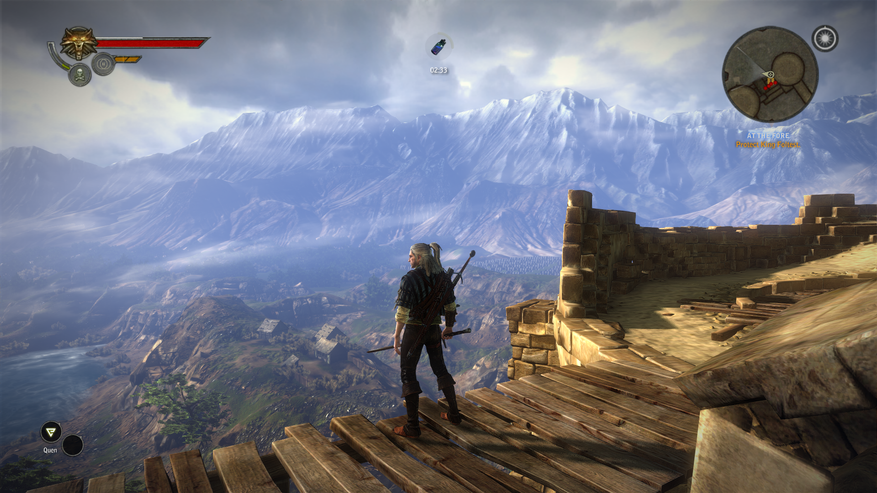Click the active potion buff icon
877x493 pixels.
(x=438, y=47)
